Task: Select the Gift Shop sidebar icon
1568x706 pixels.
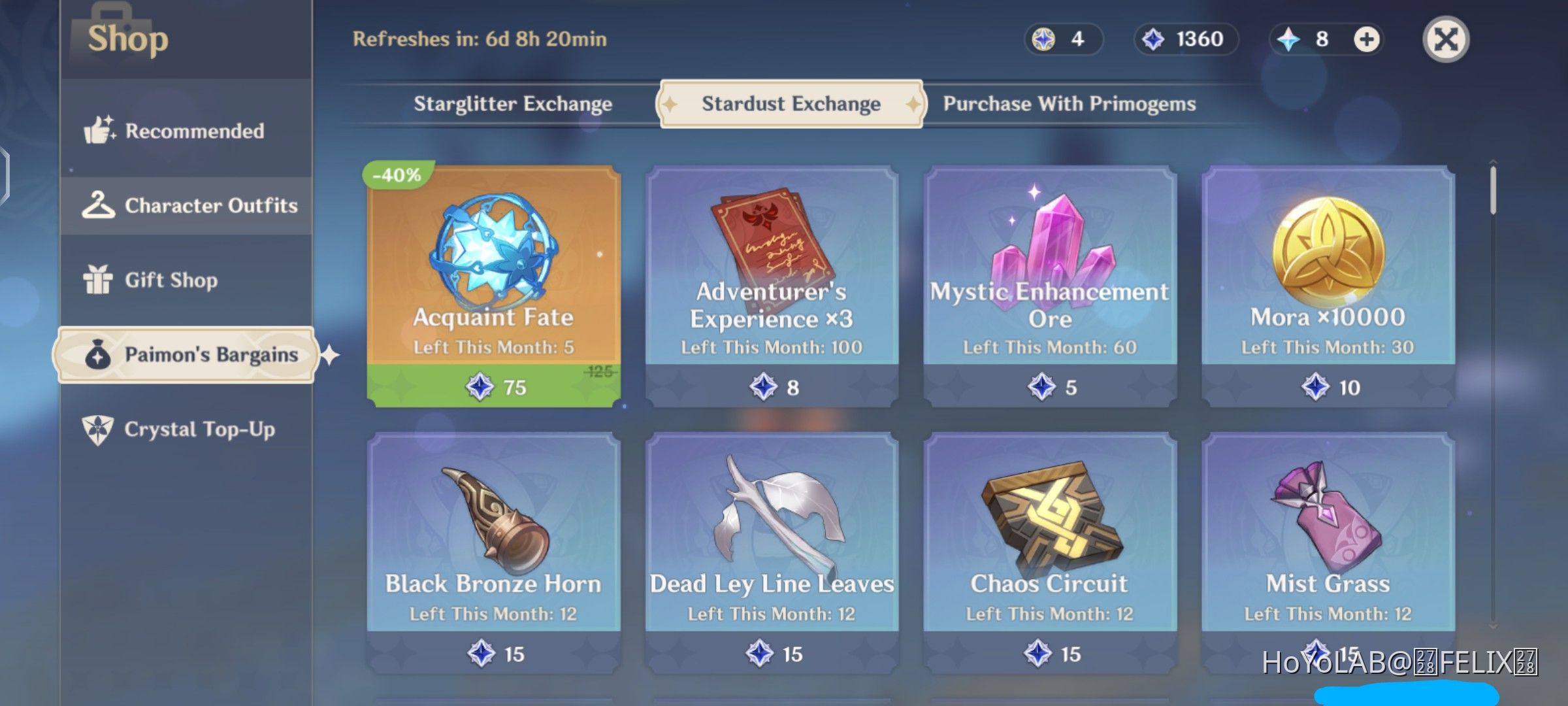Action: [x=99, y=280]
